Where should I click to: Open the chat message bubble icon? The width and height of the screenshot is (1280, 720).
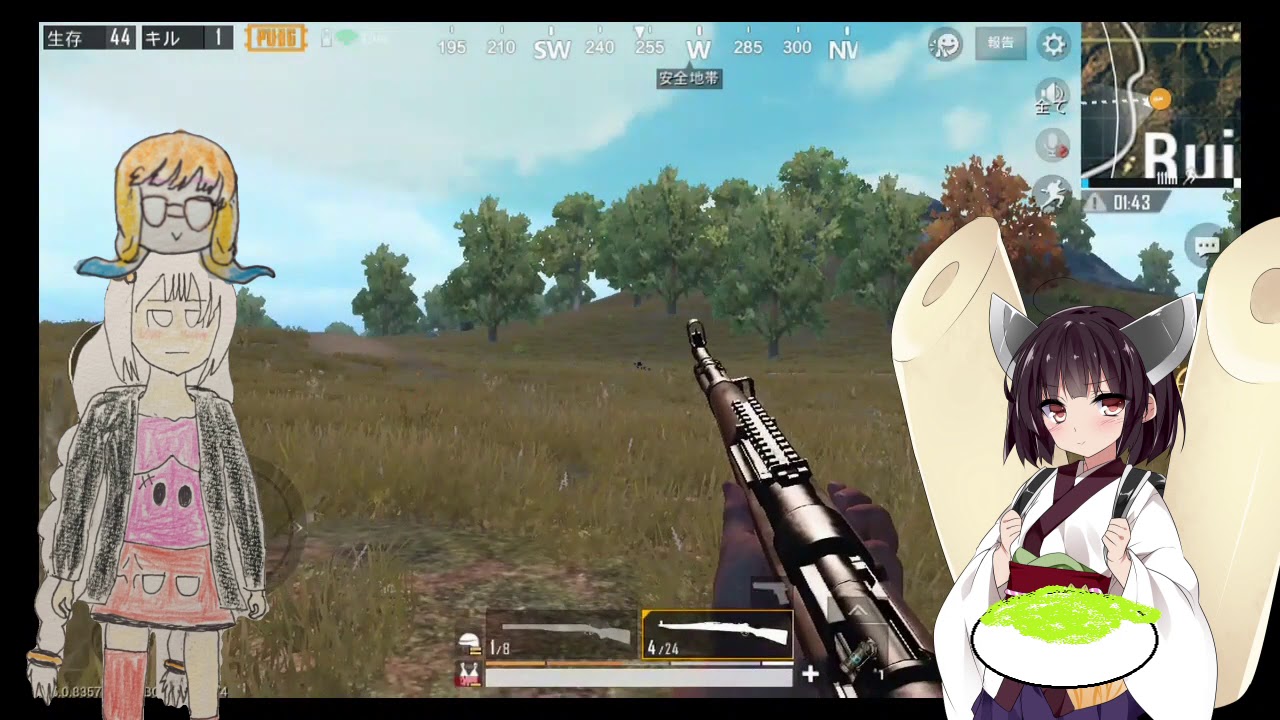[1205, 245]
